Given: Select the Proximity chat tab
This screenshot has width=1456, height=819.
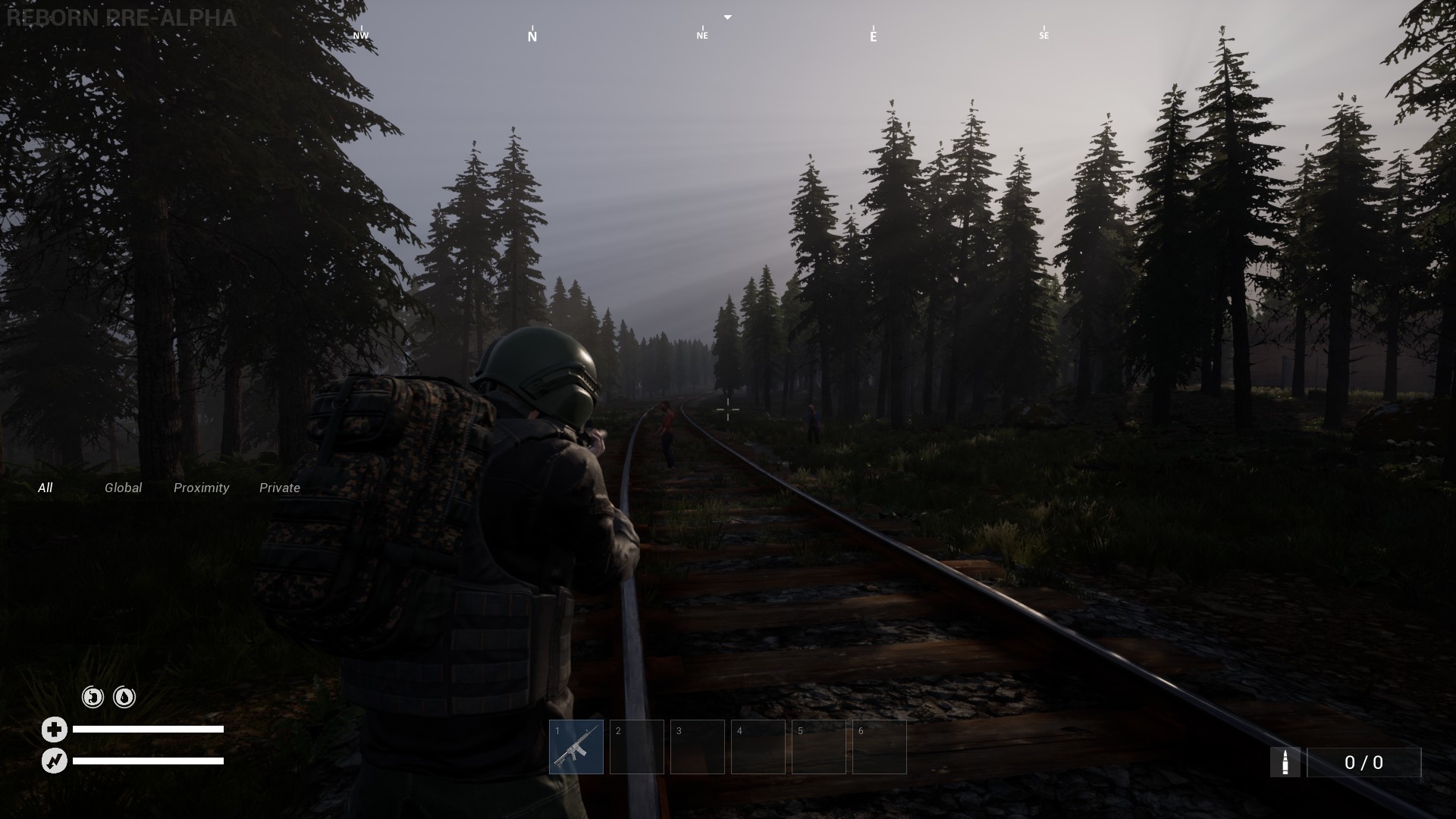Looking at the screenshot, I should tap(201, 488).
